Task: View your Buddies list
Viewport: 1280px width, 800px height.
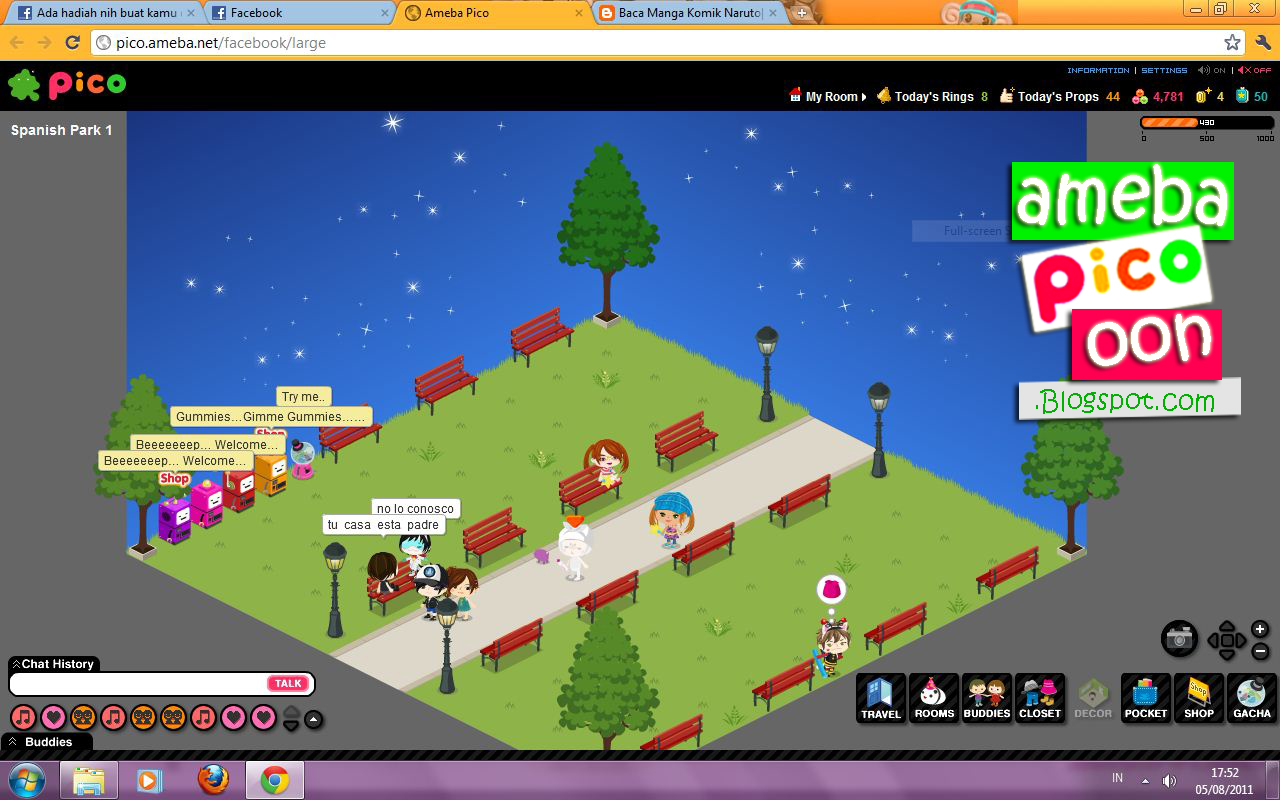Action: (987, 698)
